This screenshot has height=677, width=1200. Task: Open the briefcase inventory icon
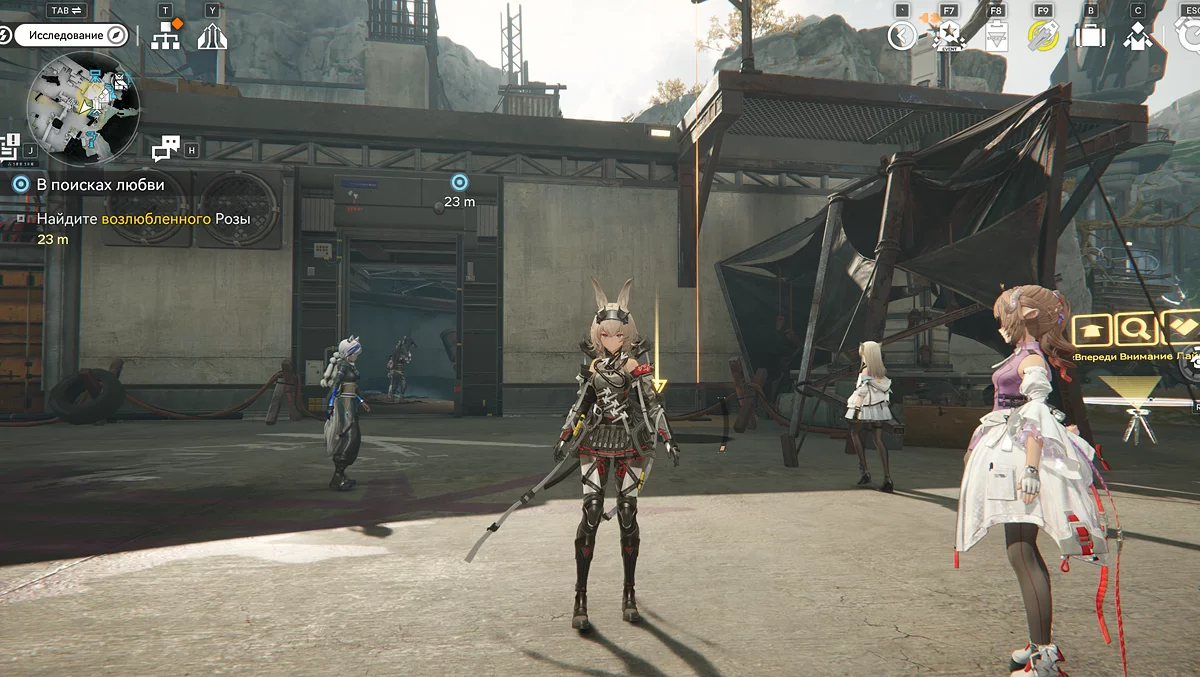[1090, 37]
